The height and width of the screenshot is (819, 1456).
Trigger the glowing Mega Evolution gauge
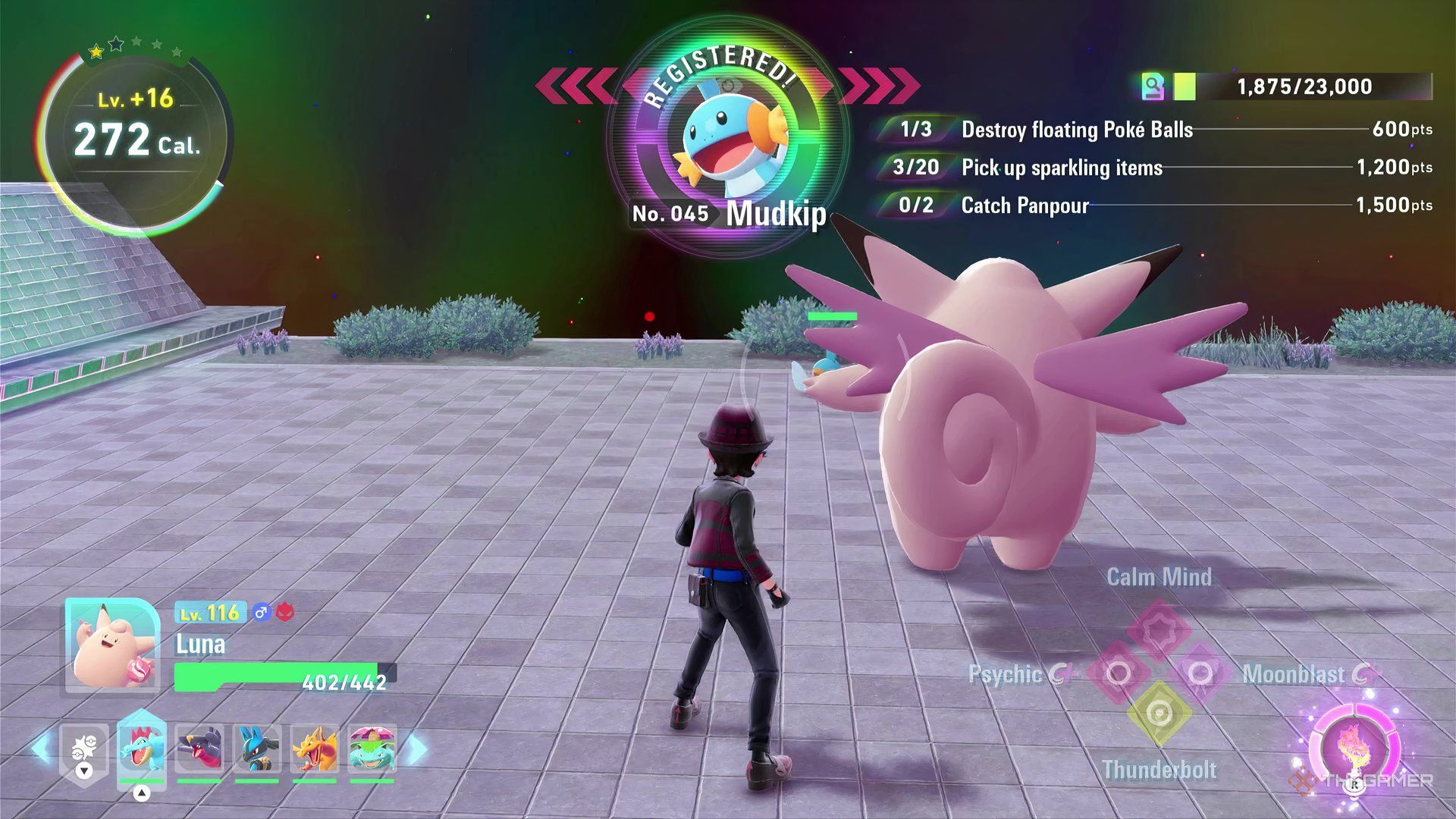pyautogui.click(x=1354, y=747)
